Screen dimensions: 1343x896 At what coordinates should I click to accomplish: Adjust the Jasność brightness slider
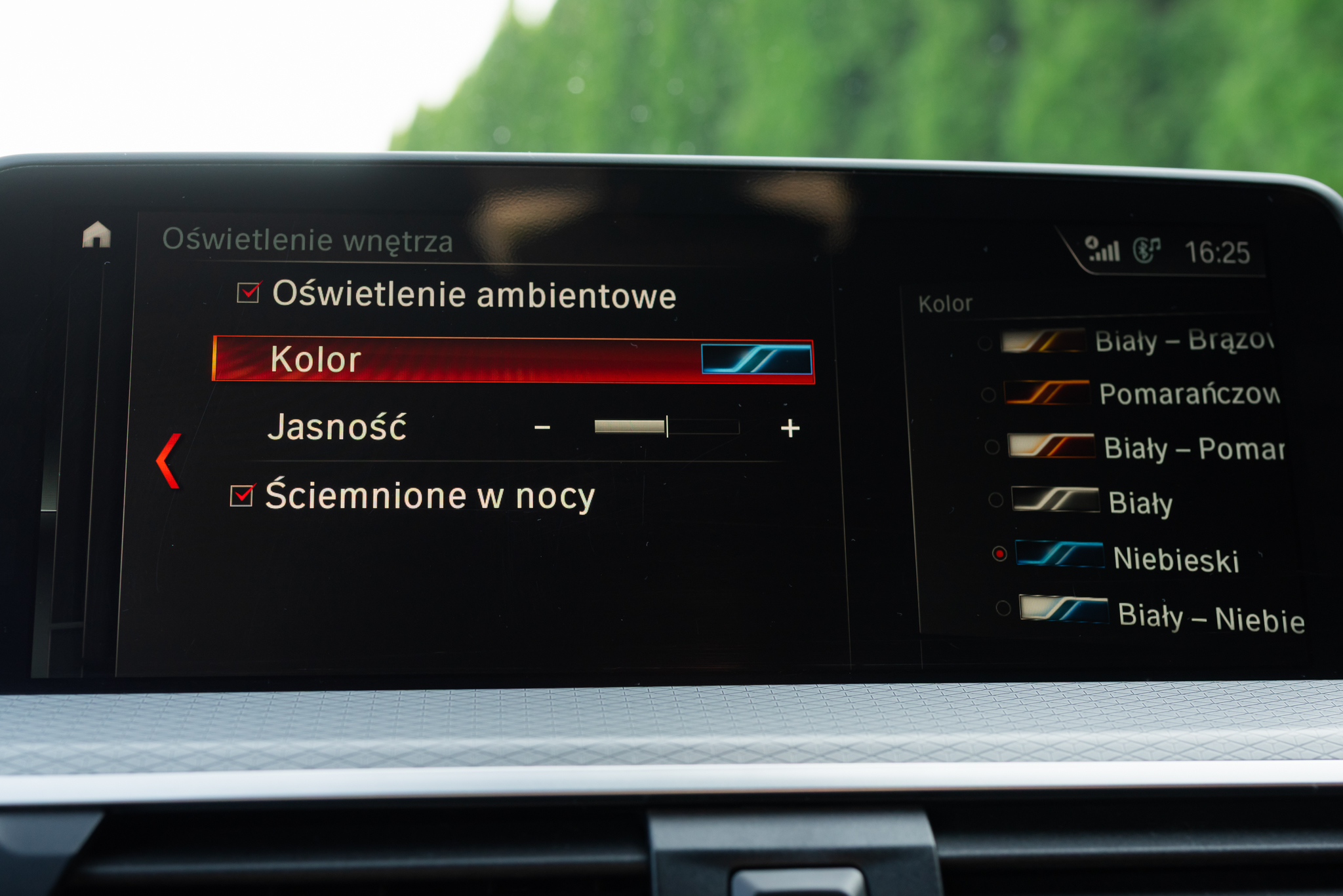(x=666, y=427)
